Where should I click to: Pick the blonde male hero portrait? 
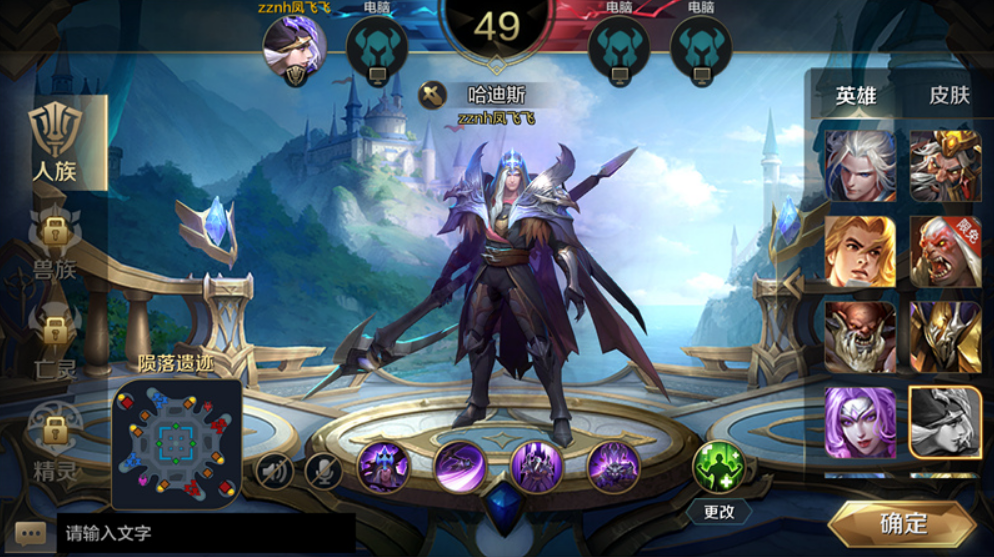click(x=860, y=251)
